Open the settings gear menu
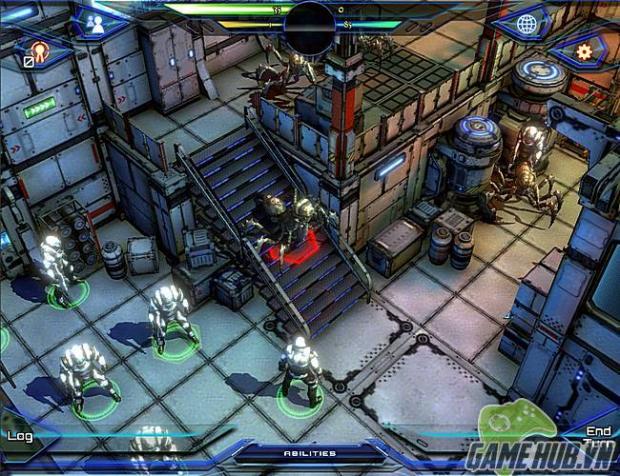 (583, 50)
